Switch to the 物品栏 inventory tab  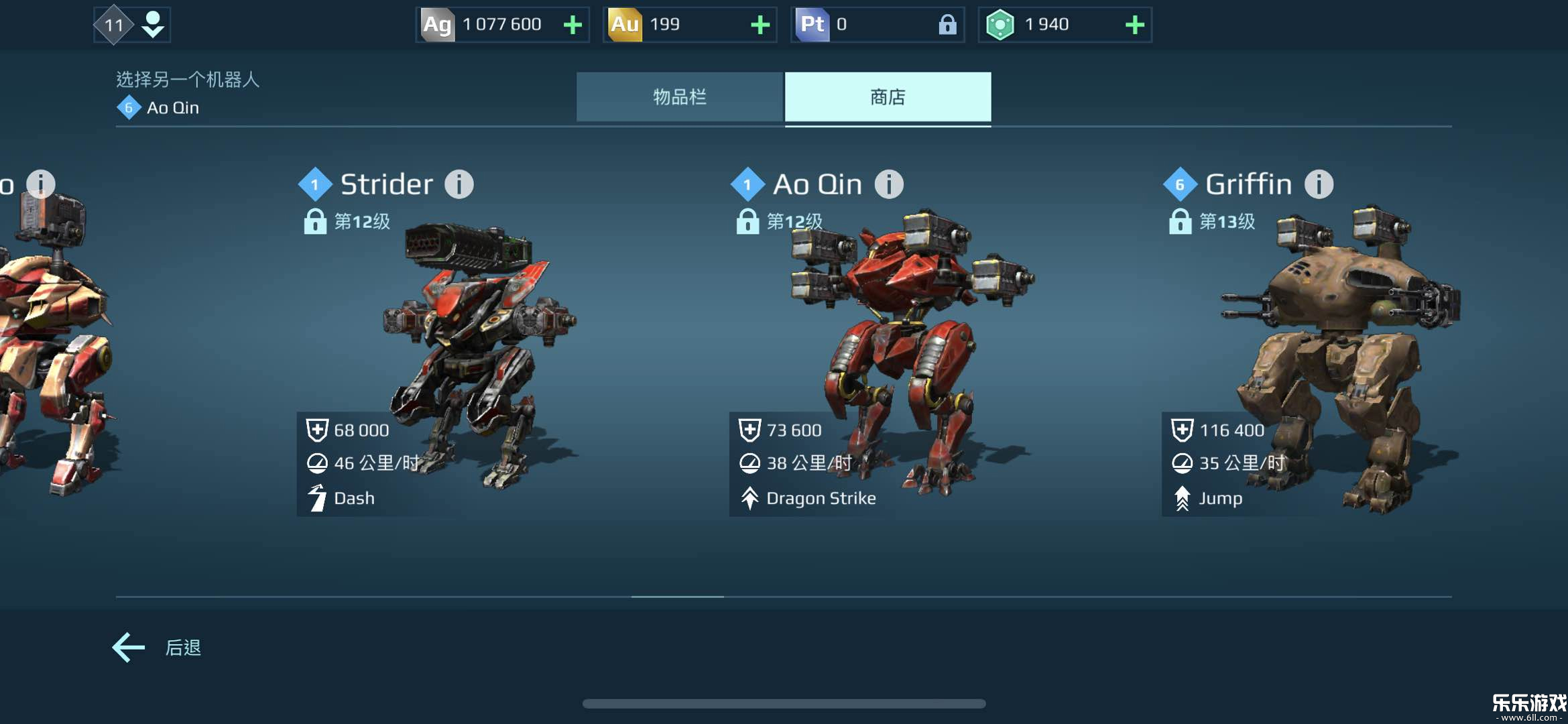pos(679,97)
